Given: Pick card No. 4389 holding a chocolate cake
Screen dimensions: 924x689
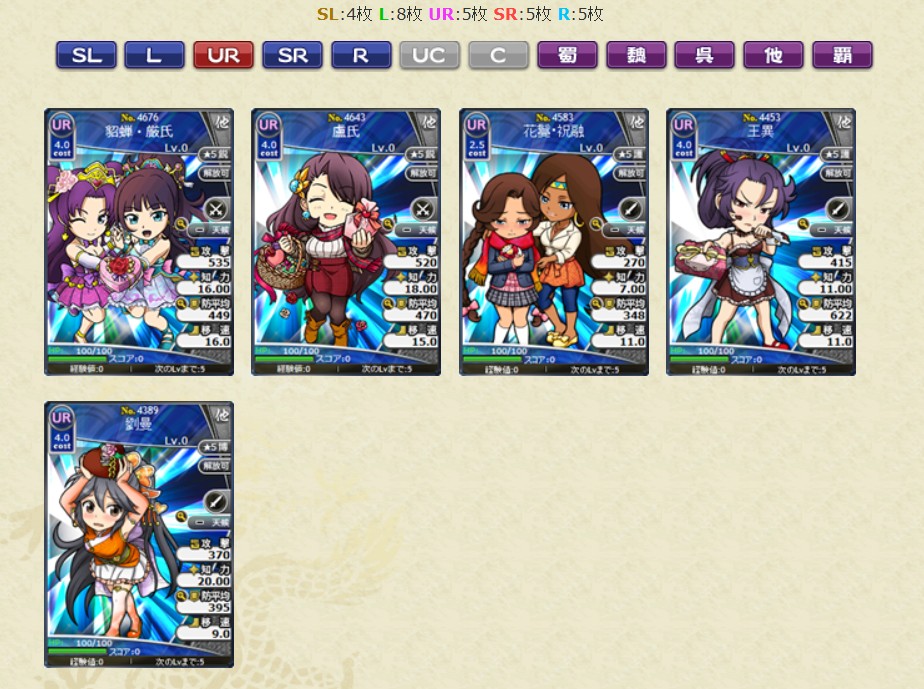Looking at the screenshot, I should (x=139, y=534).
